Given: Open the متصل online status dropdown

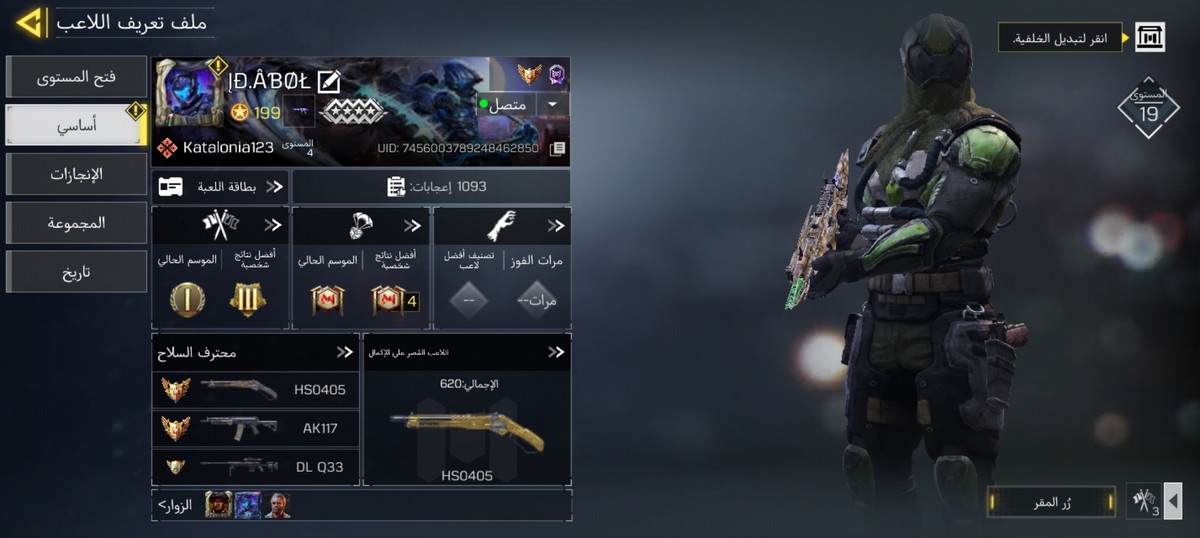Looking at the screenshot, I should (x=552, y=104).
